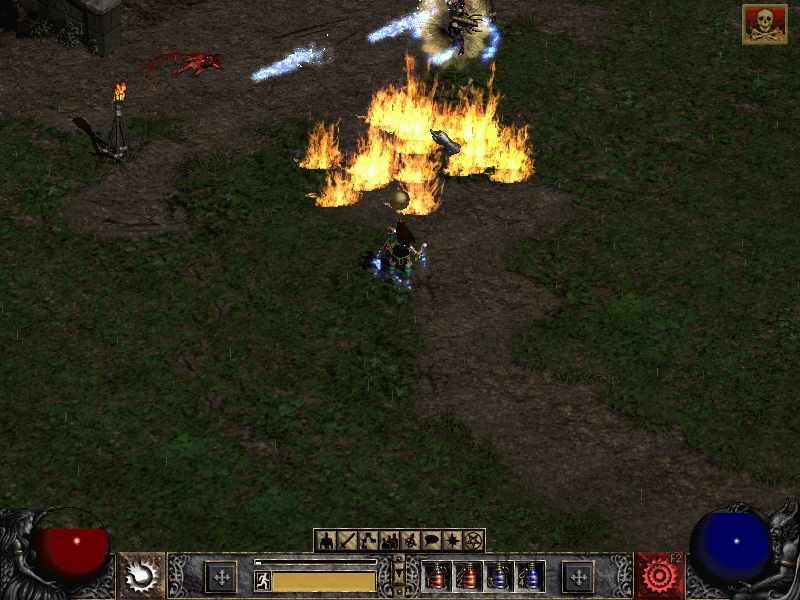Open the party screen icon
Viewport: 800px width, 600px height.
click(389, 541)
